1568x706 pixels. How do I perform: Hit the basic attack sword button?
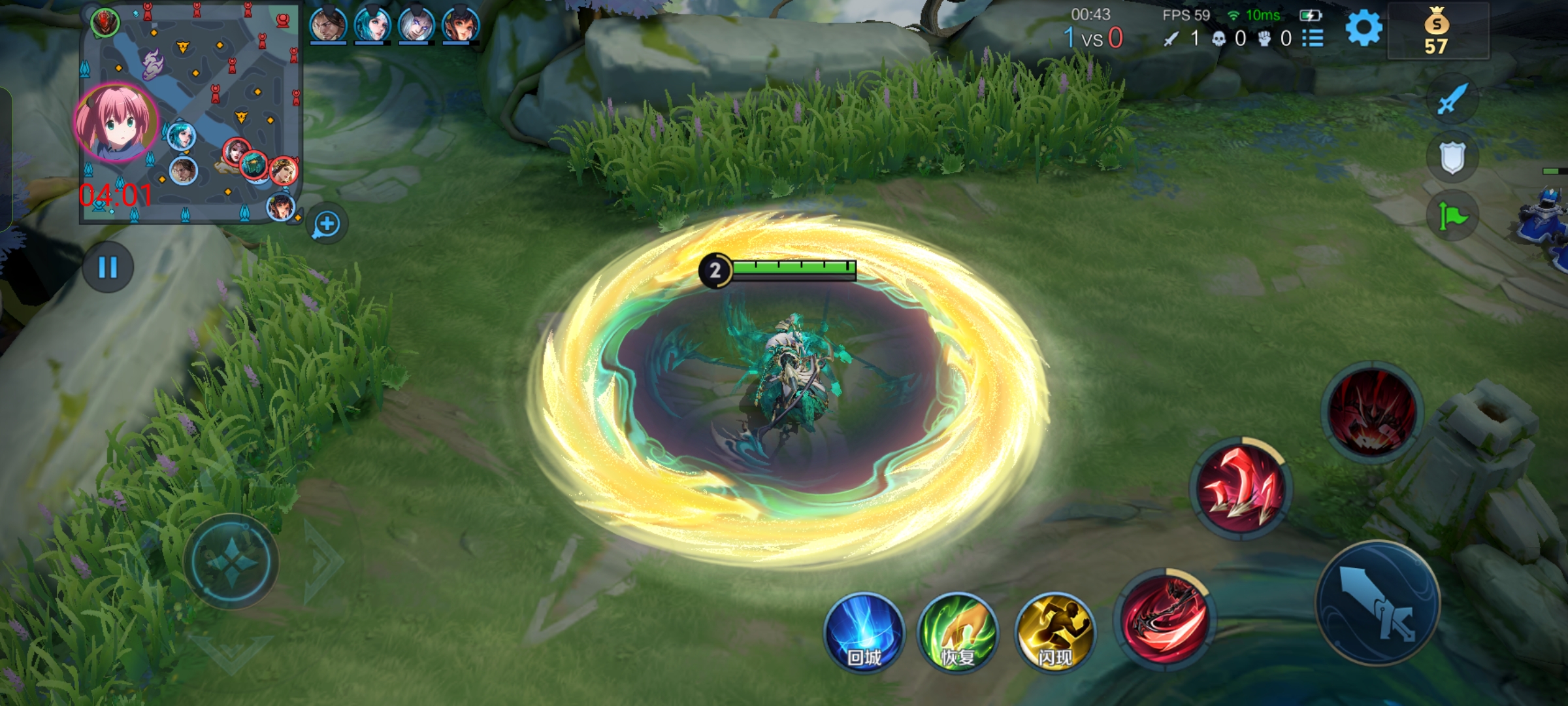(1377, 603)
